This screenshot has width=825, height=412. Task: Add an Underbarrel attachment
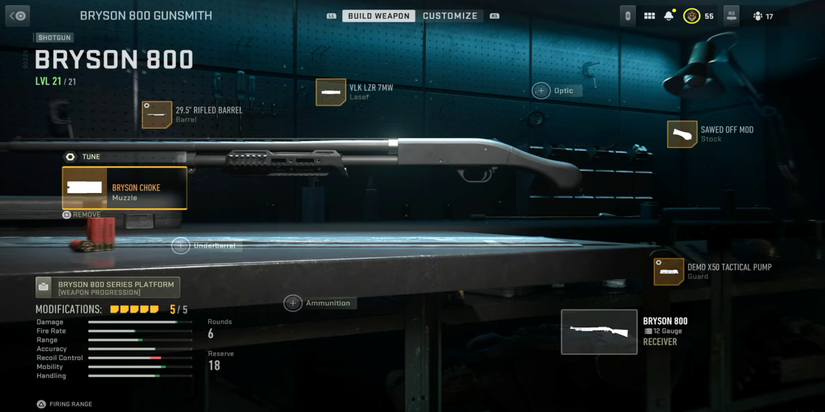click(205, 245)
